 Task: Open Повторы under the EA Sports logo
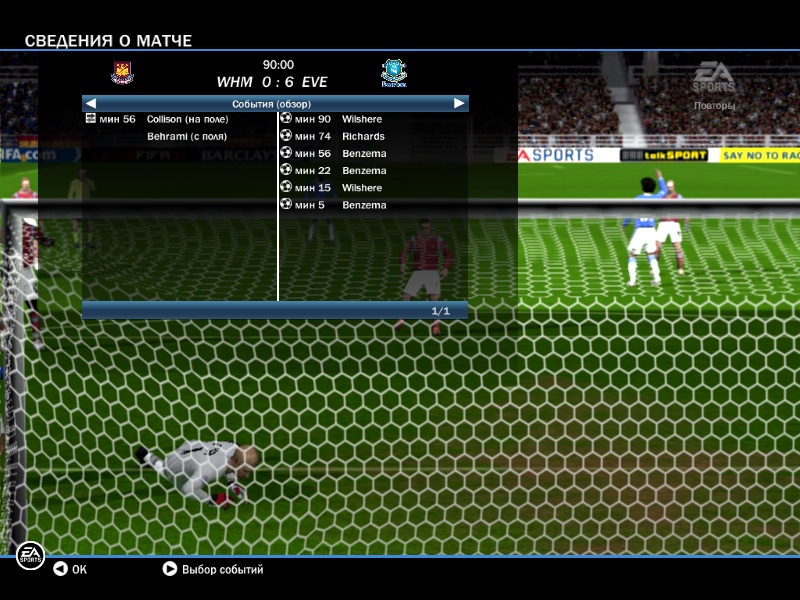[714, 105]
